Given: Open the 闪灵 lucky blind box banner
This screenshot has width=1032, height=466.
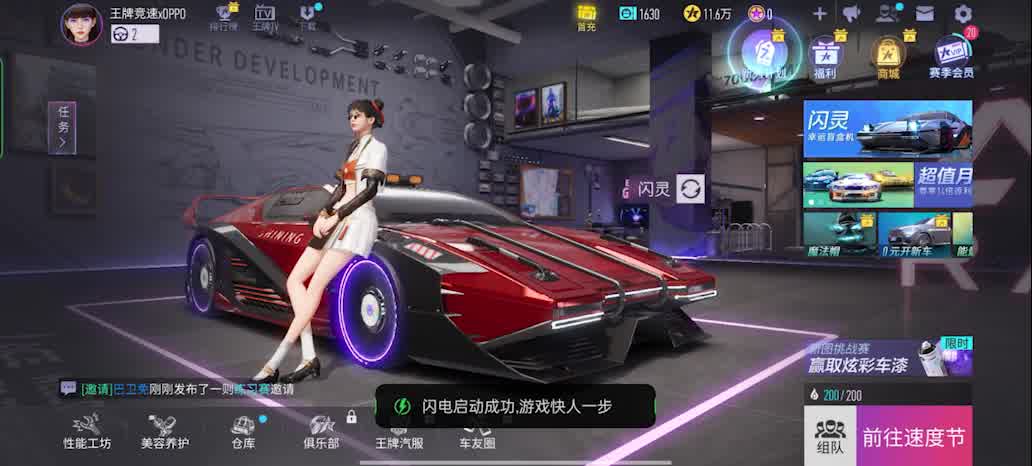Looking at the screenshot, I should (x=887, y=129).
